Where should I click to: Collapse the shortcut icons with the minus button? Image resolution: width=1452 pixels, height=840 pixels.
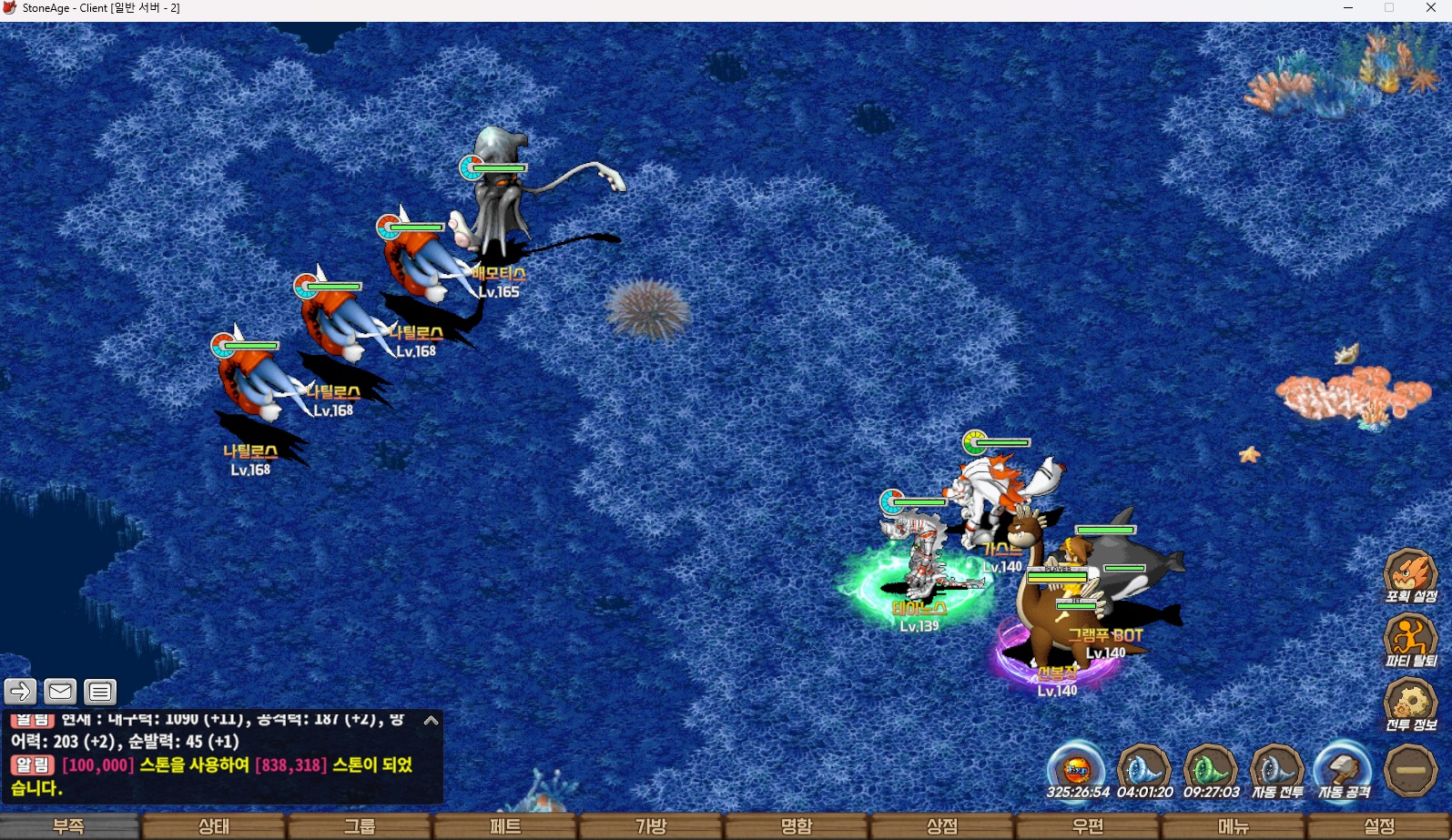click(1410, 770)
